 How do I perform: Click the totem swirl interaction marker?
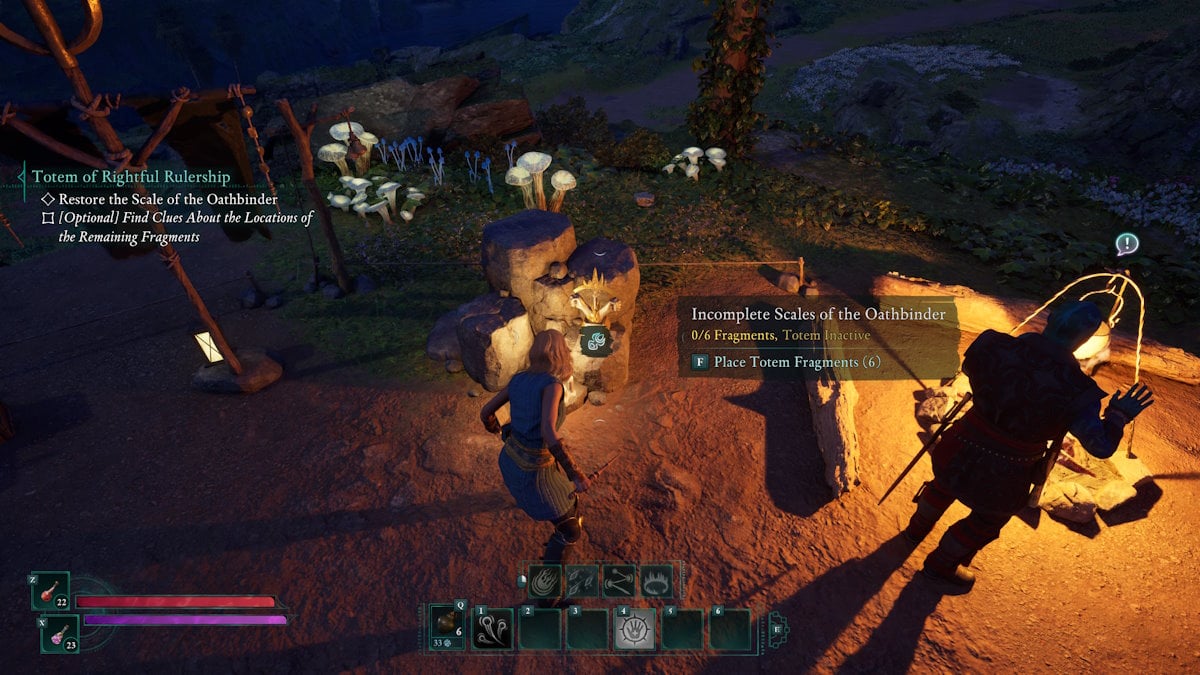coord(596,342)
